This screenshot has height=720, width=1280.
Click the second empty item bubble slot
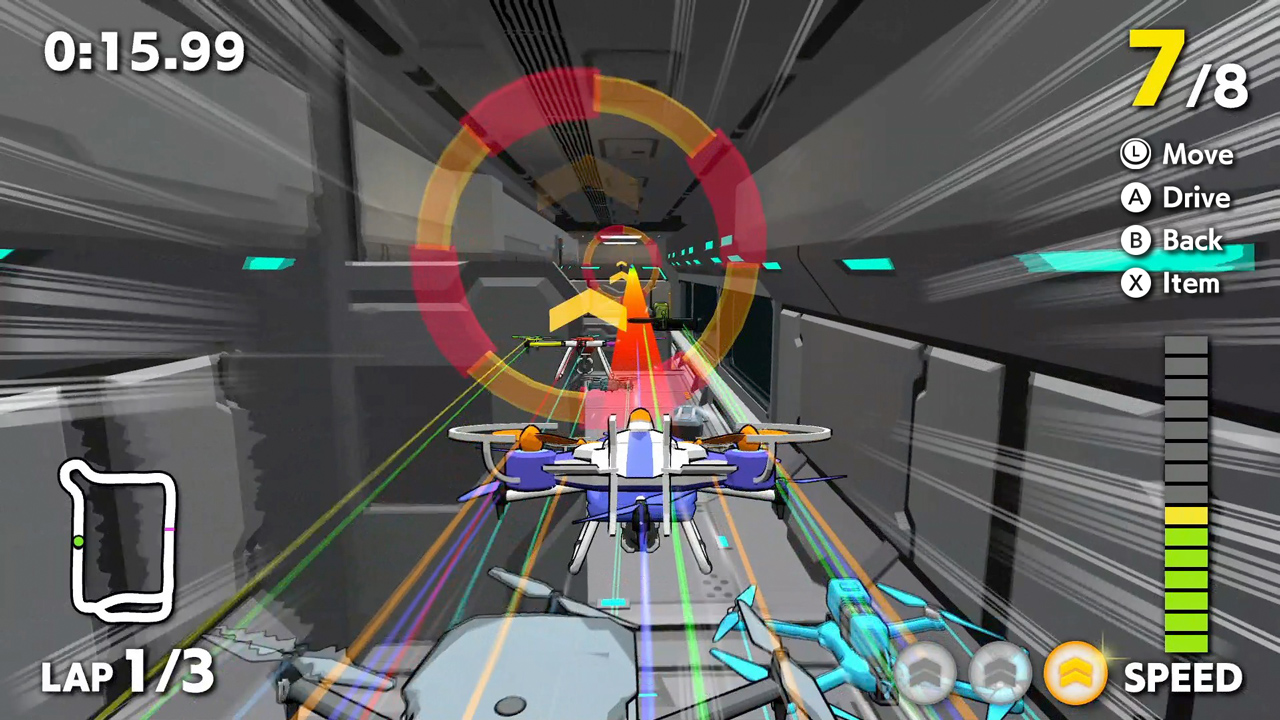pos(999,674)
